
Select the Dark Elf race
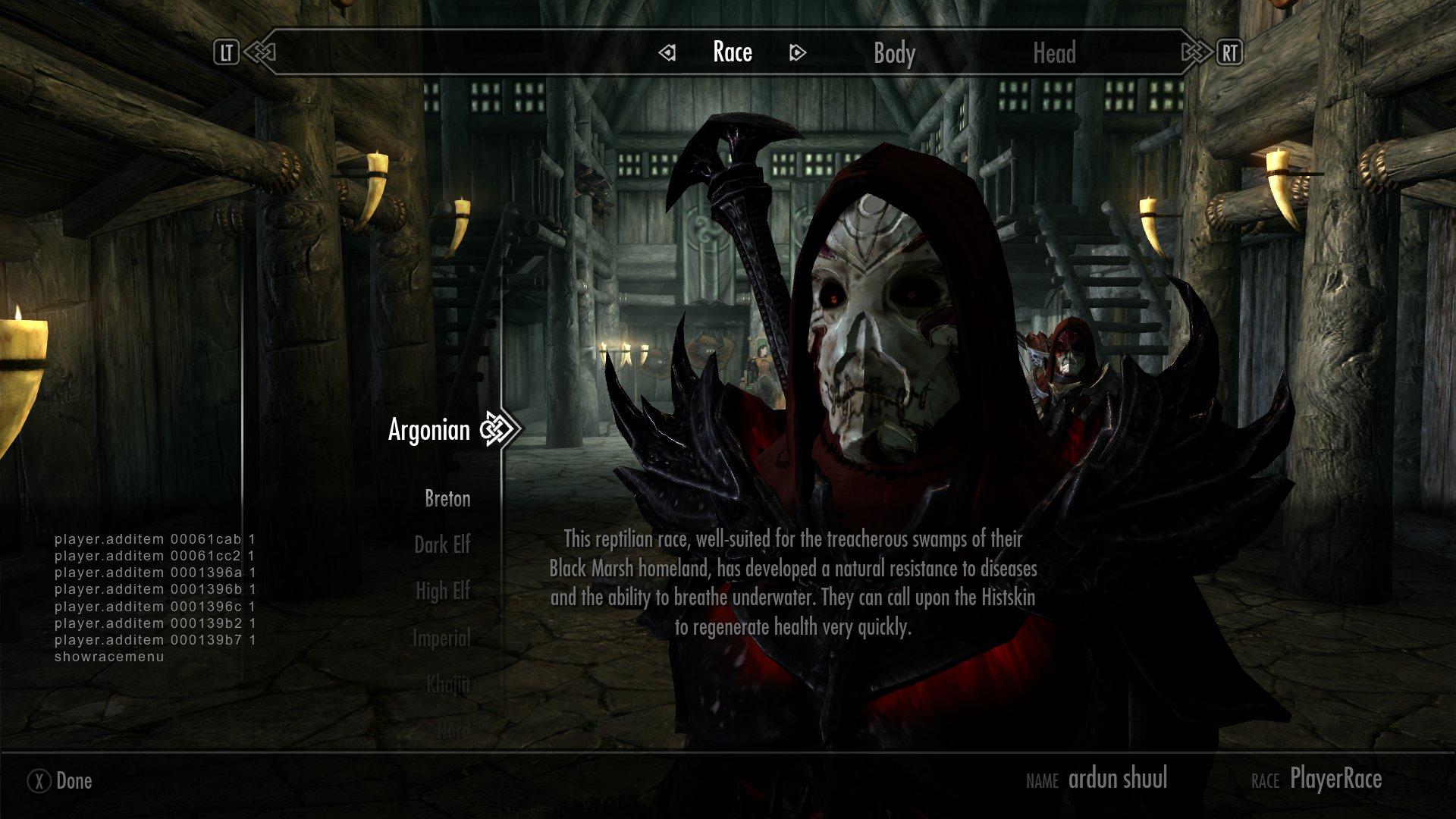pyautogui.click(x=442, y=544)
